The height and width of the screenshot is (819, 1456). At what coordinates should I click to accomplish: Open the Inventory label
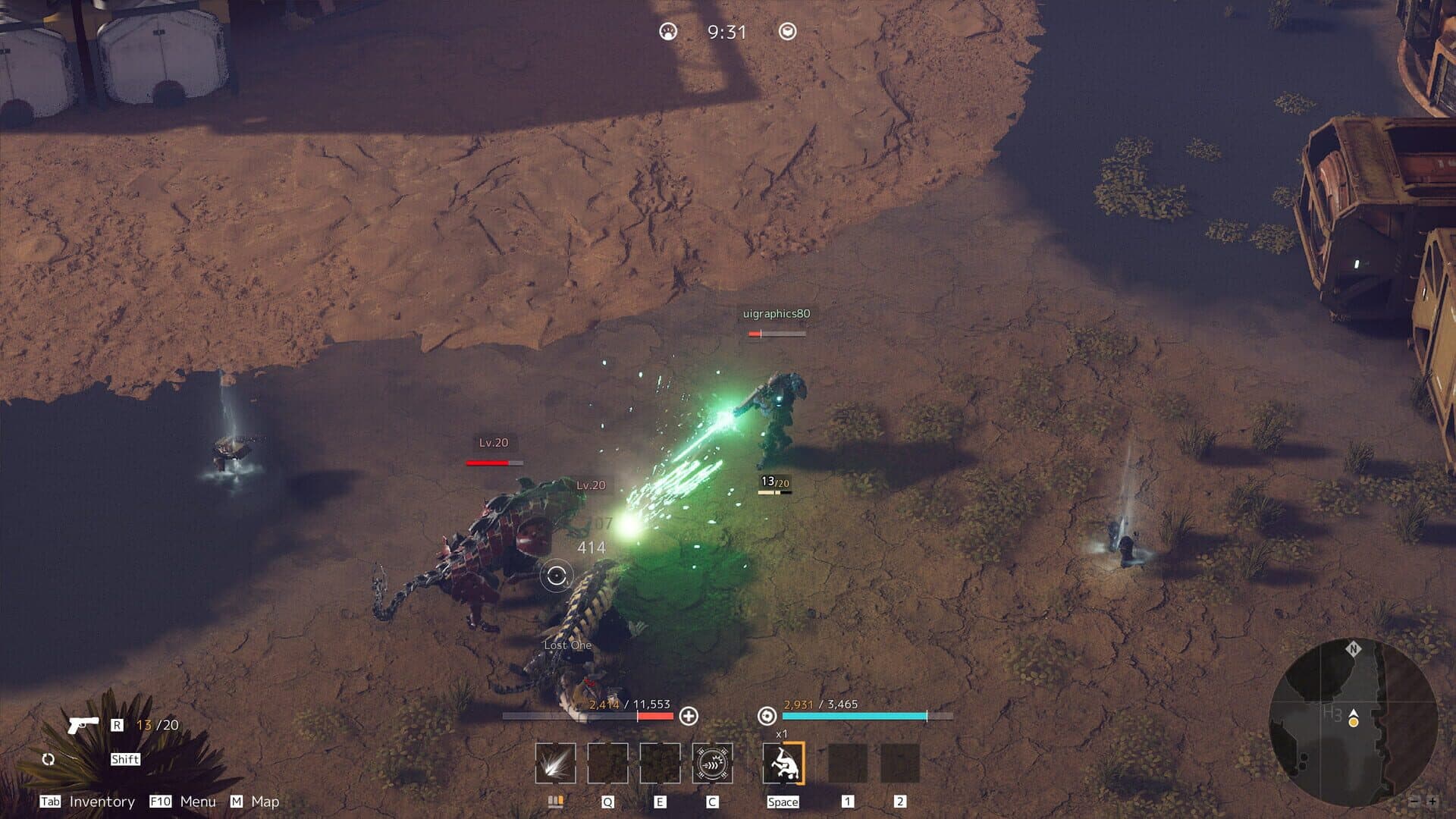(x=102, y=802)
